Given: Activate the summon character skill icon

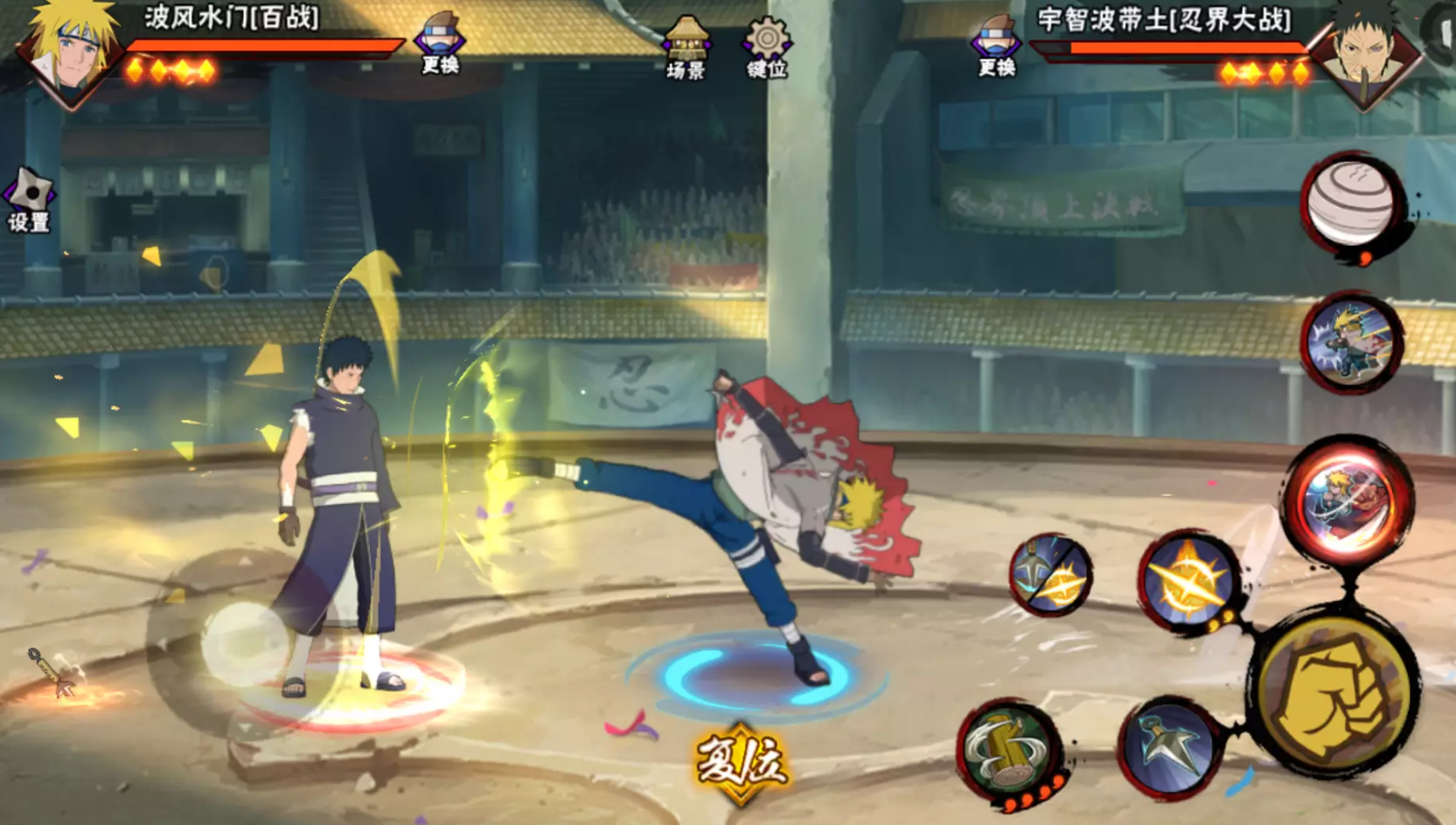Looking at the screenshot, I should click(1351, 342).
